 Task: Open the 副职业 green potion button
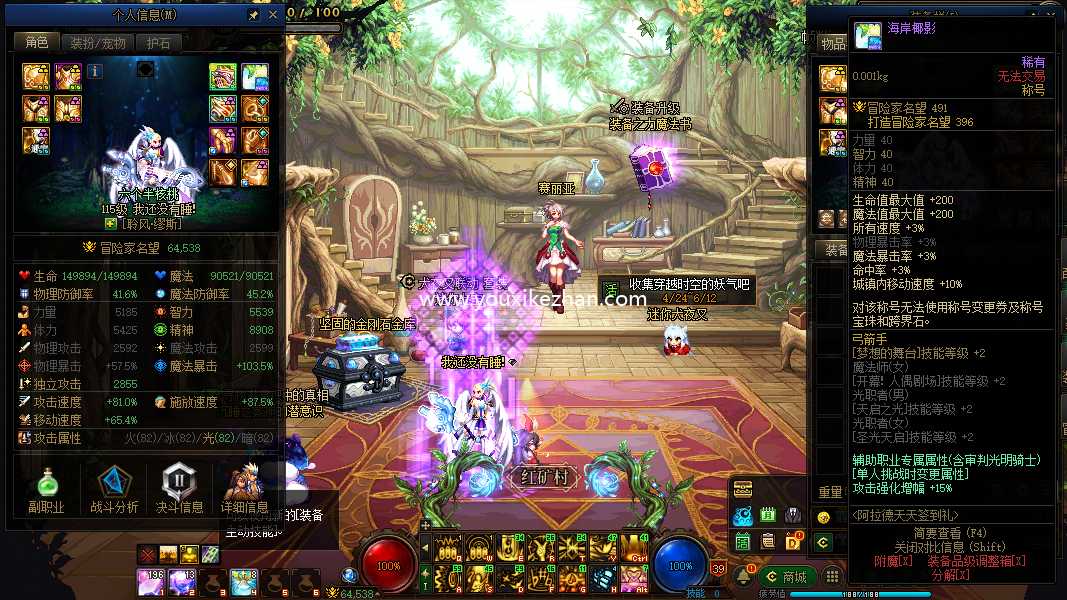pos(46,490)
